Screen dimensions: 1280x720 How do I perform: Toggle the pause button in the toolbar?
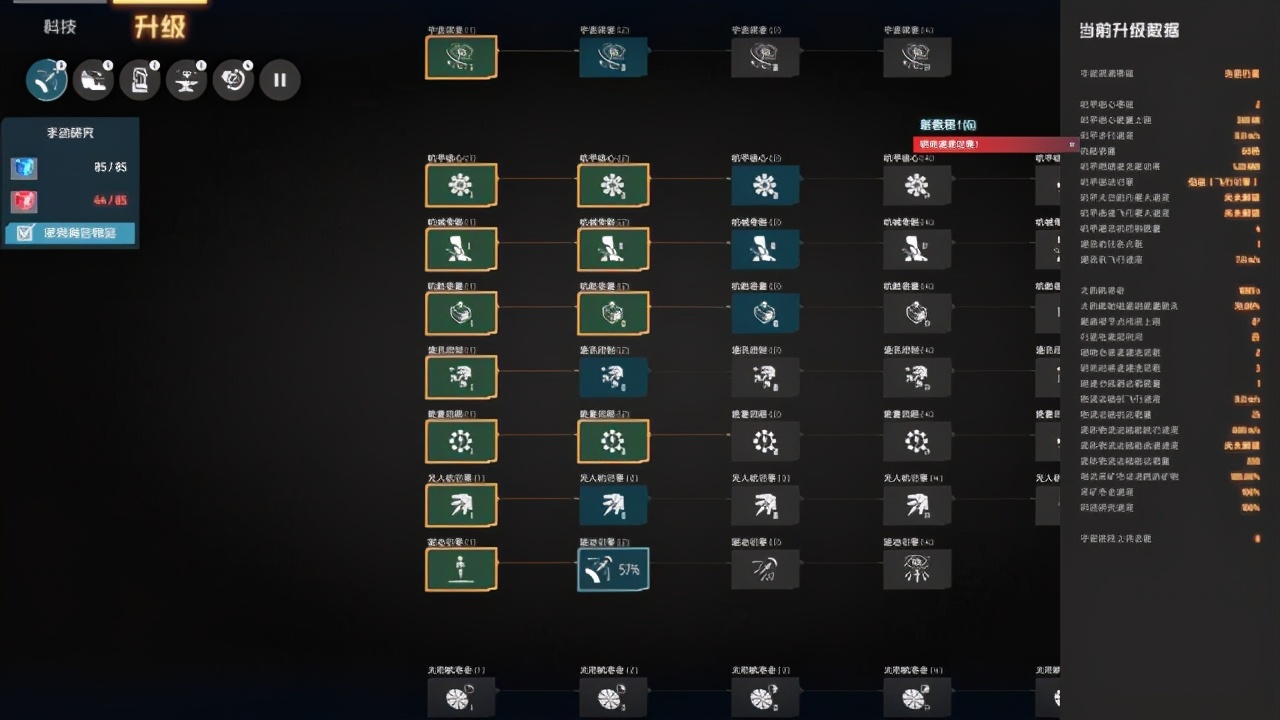[x=280, y=79]
